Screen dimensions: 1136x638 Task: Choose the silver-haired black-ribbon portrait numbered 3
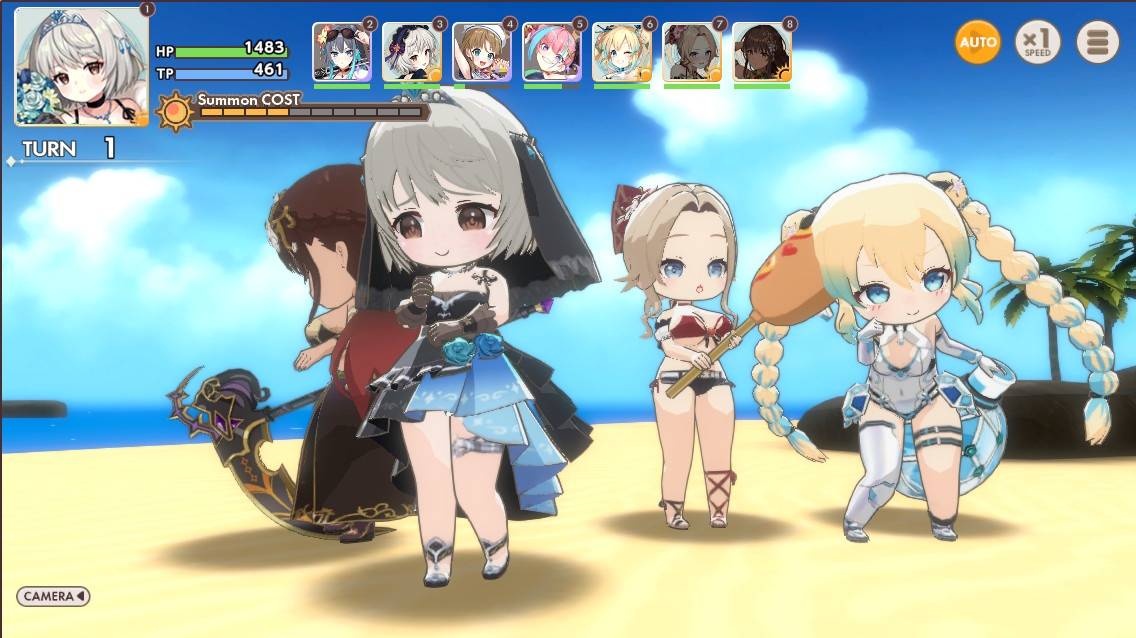click(411, 52)
